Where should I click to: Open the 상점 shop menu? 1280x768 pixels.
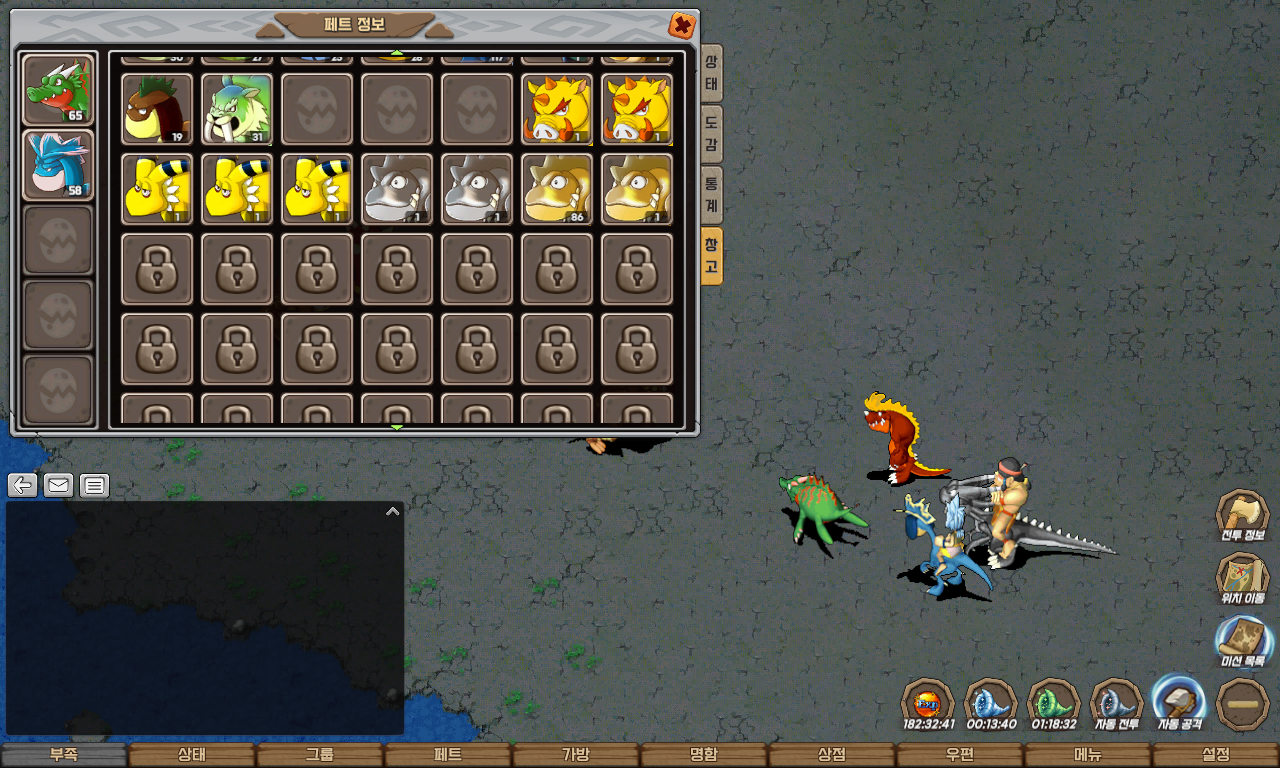tap(832, 755)
